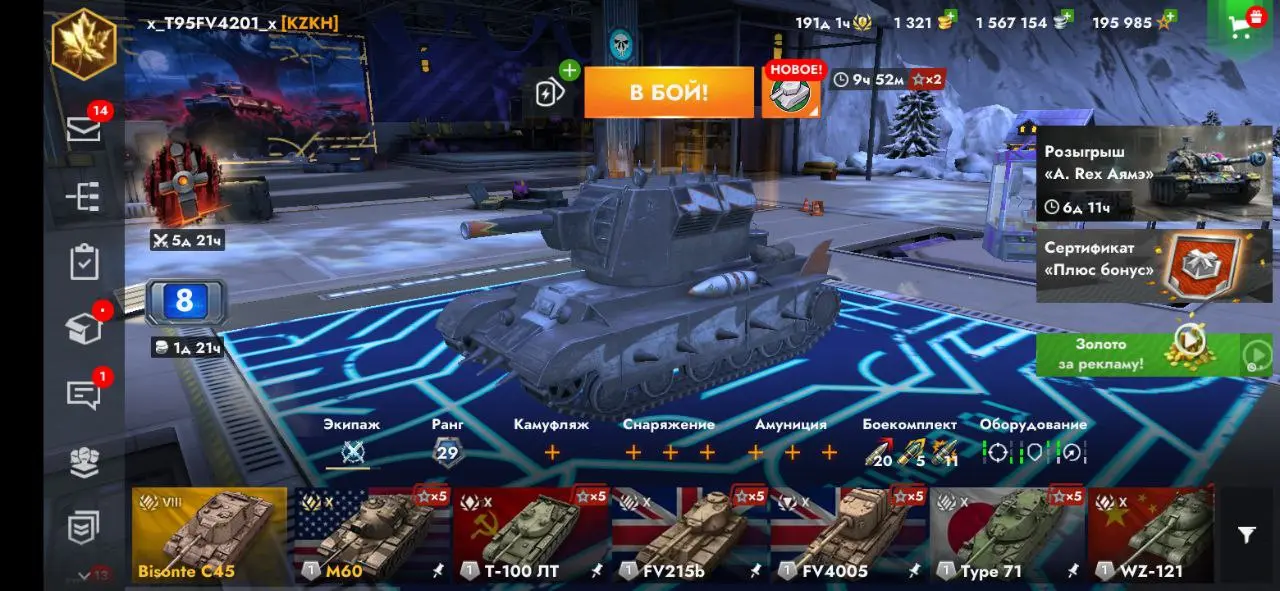The width and height of the screenshot is (1280, 591).
Task: Open the Розыгрыш «A. Rex Аямэ» event banner
Action: pyautogui.click(x=1154, y=174)
